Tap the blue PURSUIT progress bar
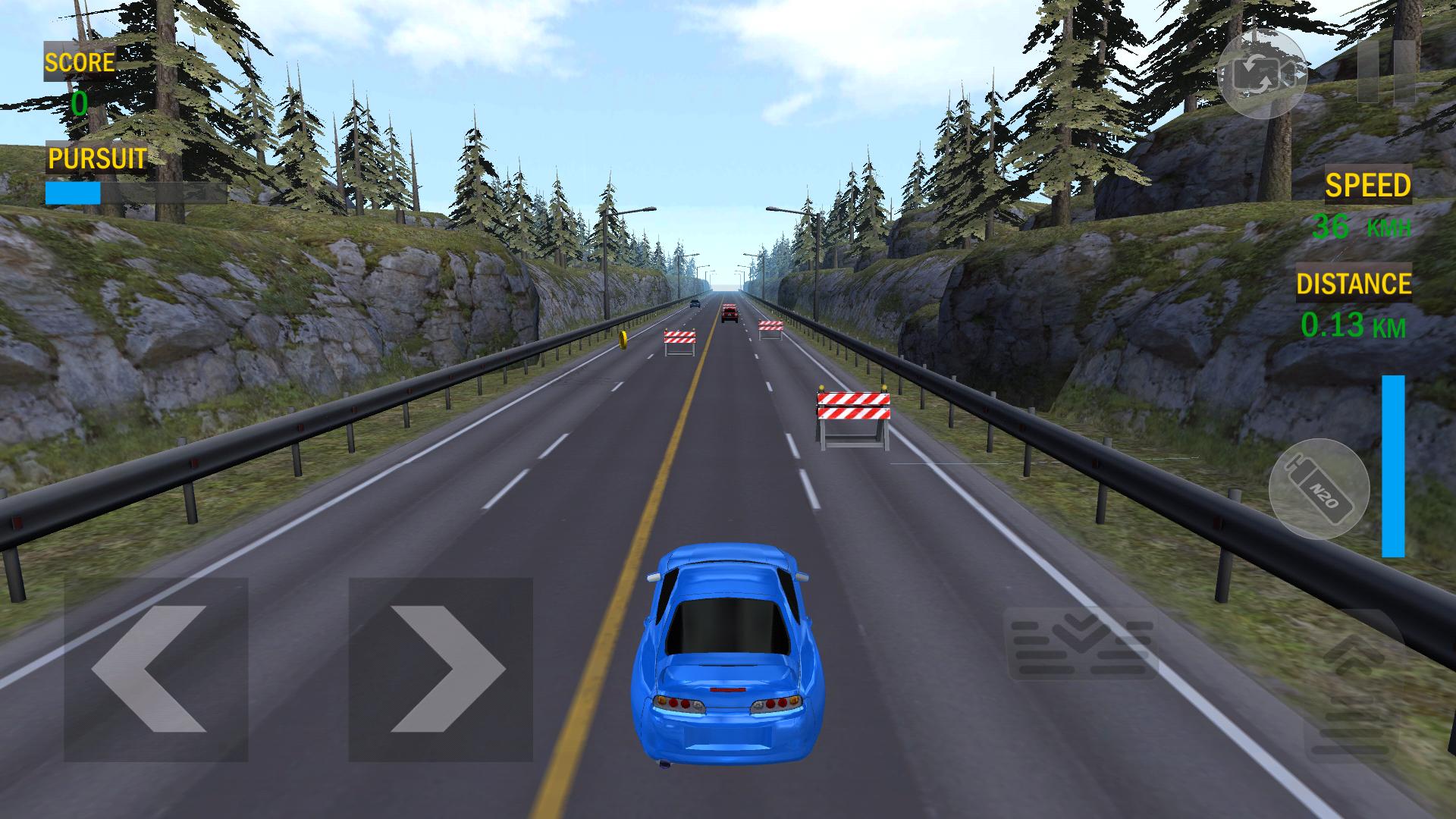 point(74,193)
